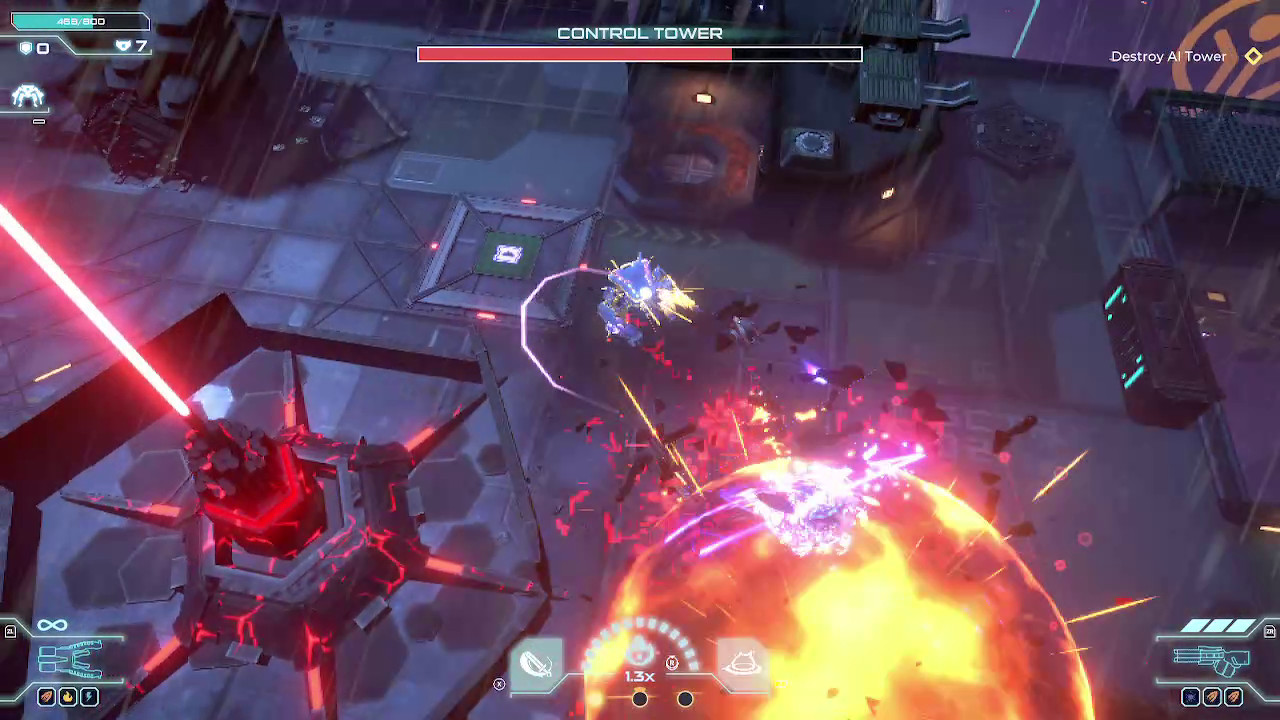Select the melee sword ability icon
This screenshot has width=1280, height=720.
536,664
